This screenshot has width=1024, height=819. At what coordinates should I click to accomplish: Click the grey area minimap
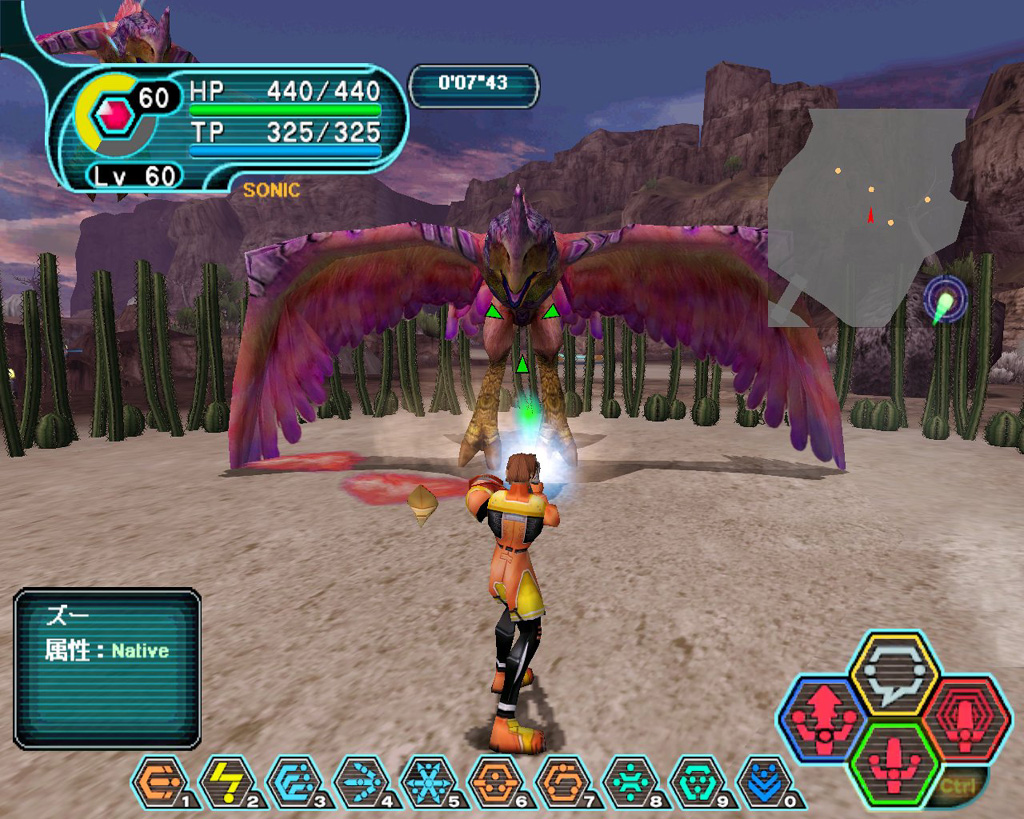(x=868, y=218)
